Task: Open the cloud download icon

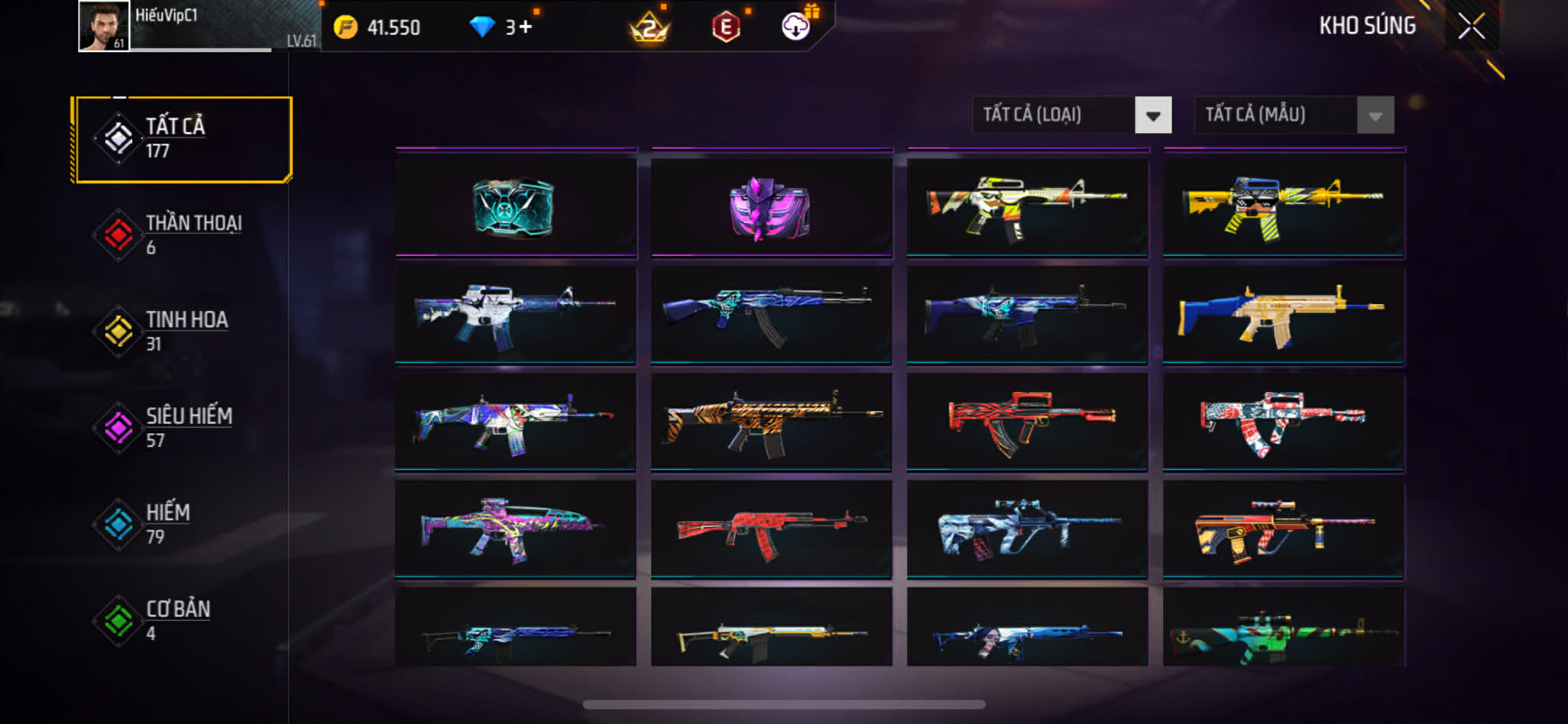Action: [796, 27]
